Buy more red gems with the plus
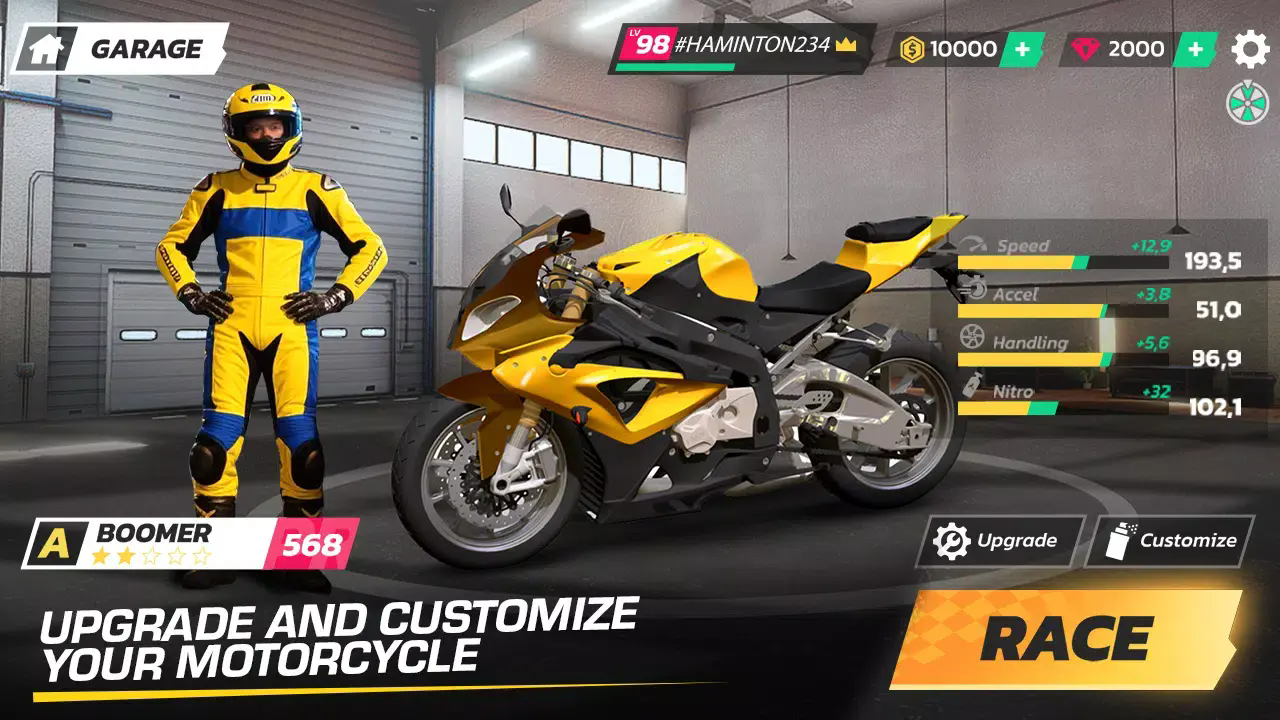 [x=1194, y=49]
